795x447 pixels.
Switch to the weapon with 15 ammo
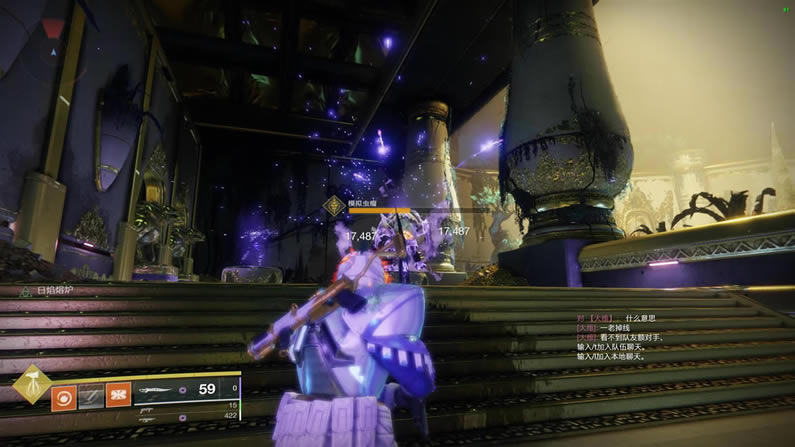tap(189, 405)
